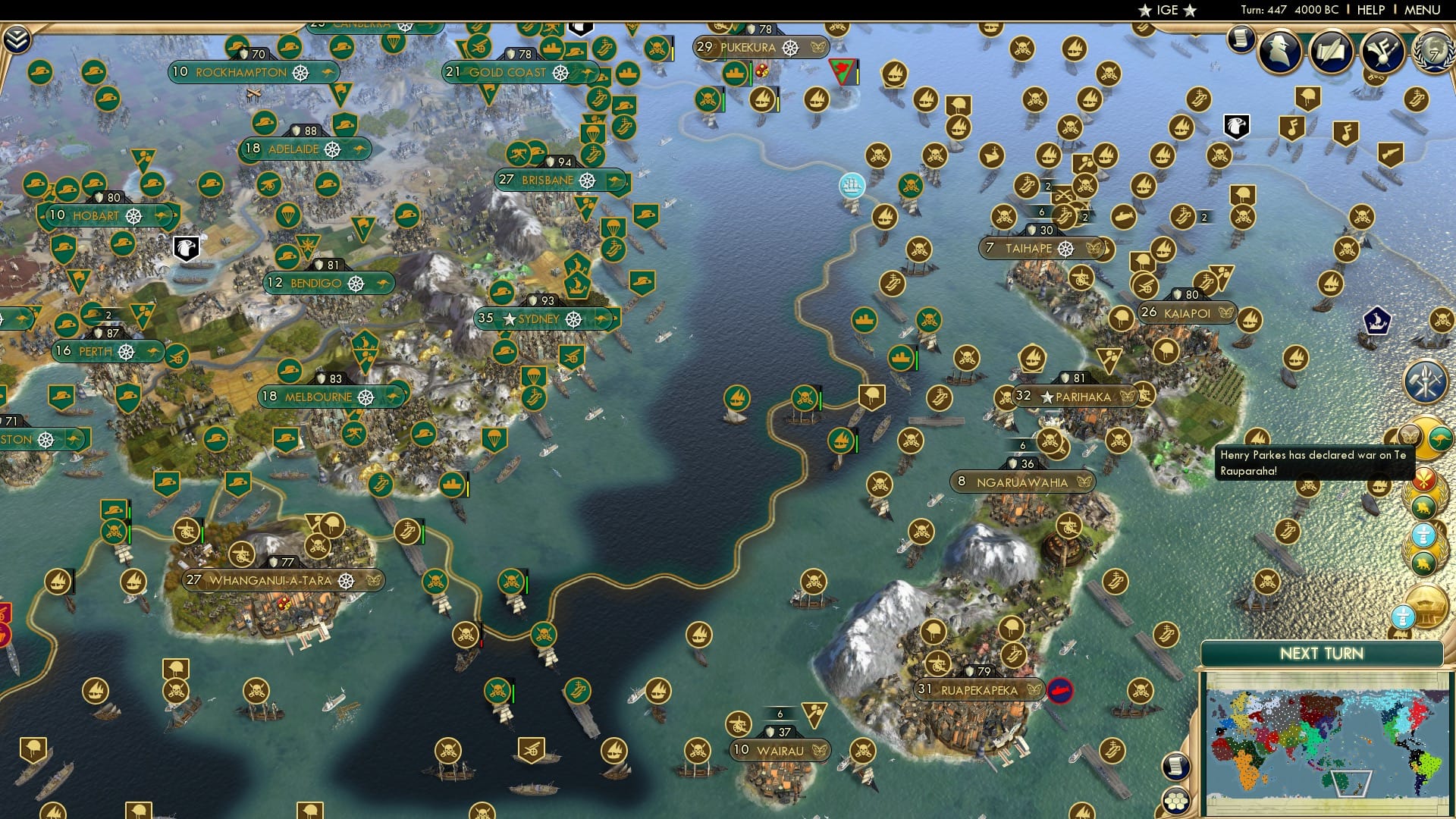Click the scroll icon above the minimap
Image resolution: width=1456 pixels, height=819 pixels.
[1176, 767]
